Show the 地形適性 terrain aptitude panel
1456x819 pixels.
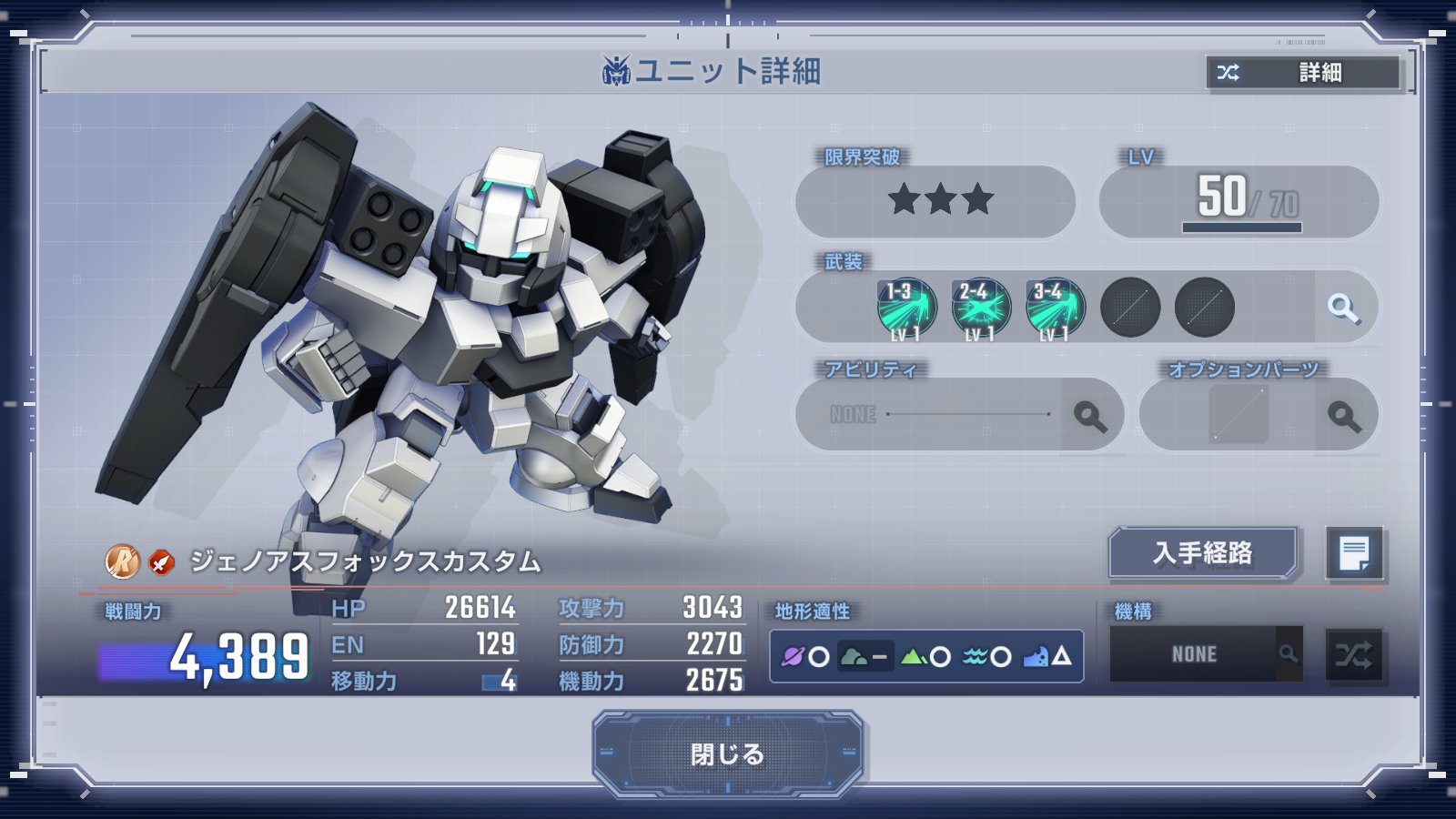[926, 656]
